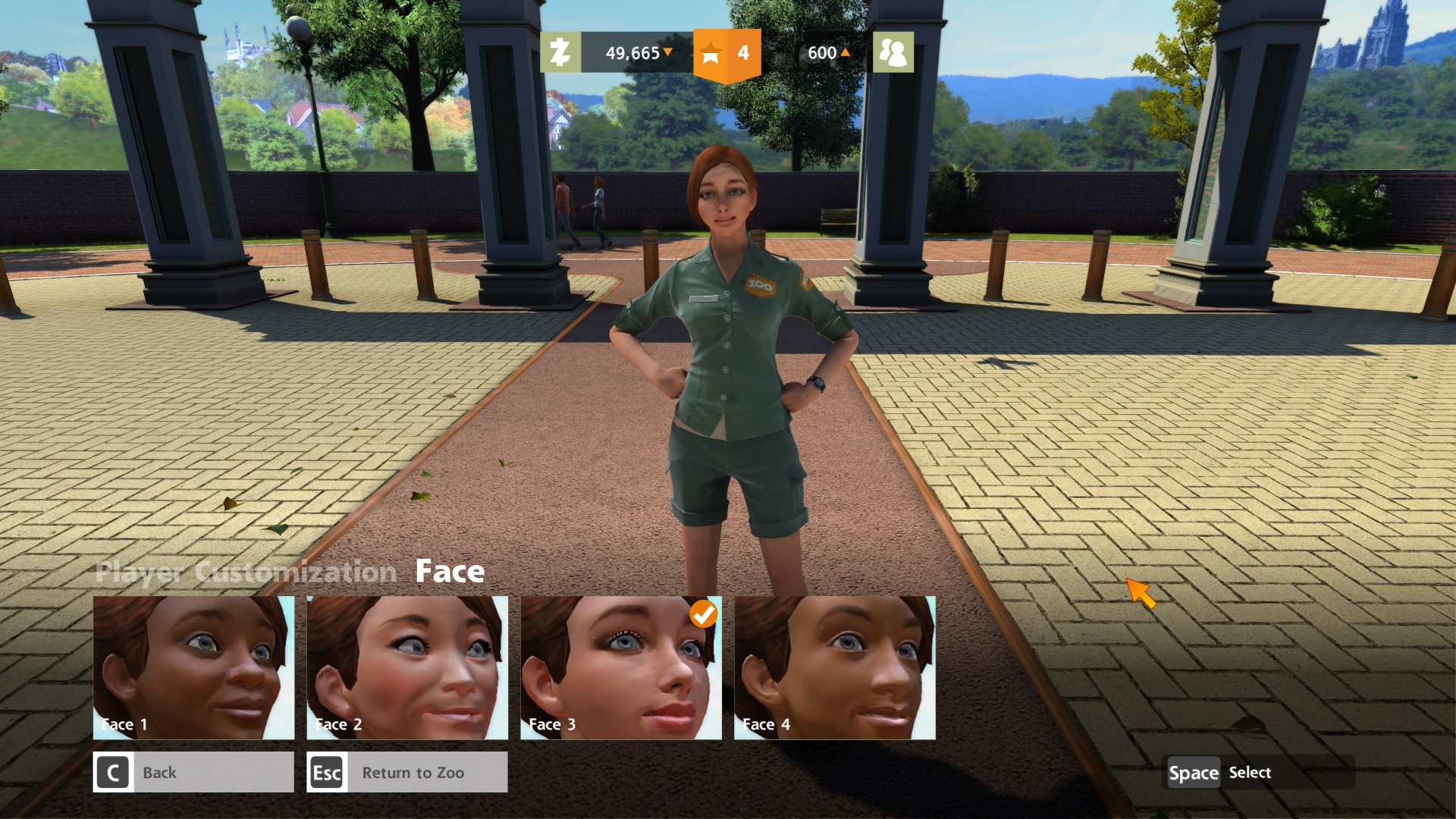Open the orange star rating badge
1456x819 pixels.
pos(726,53)
